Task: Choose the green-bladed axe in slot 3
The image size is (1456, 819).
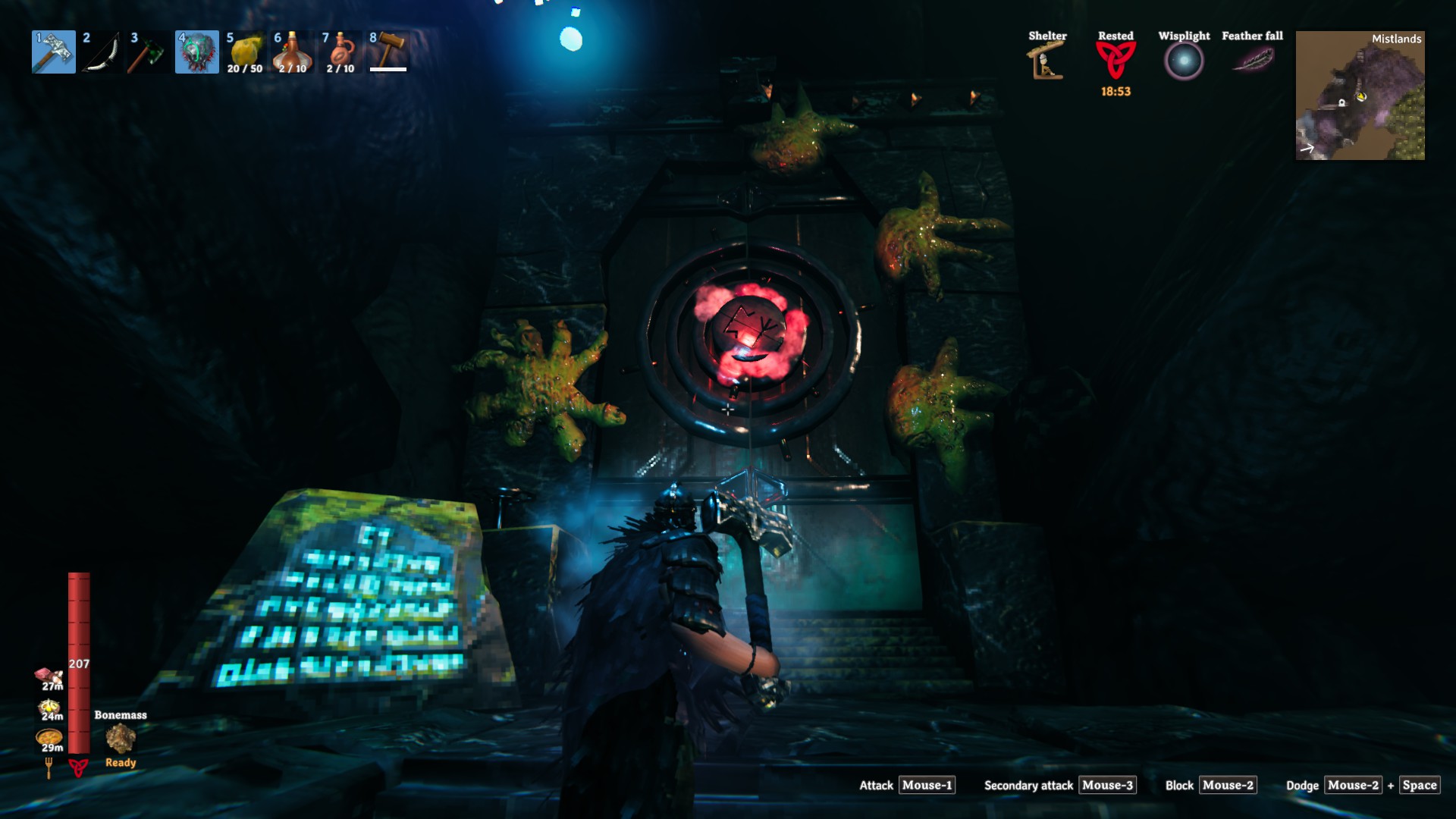Action: pyautogui.click(x=149, y=52)
